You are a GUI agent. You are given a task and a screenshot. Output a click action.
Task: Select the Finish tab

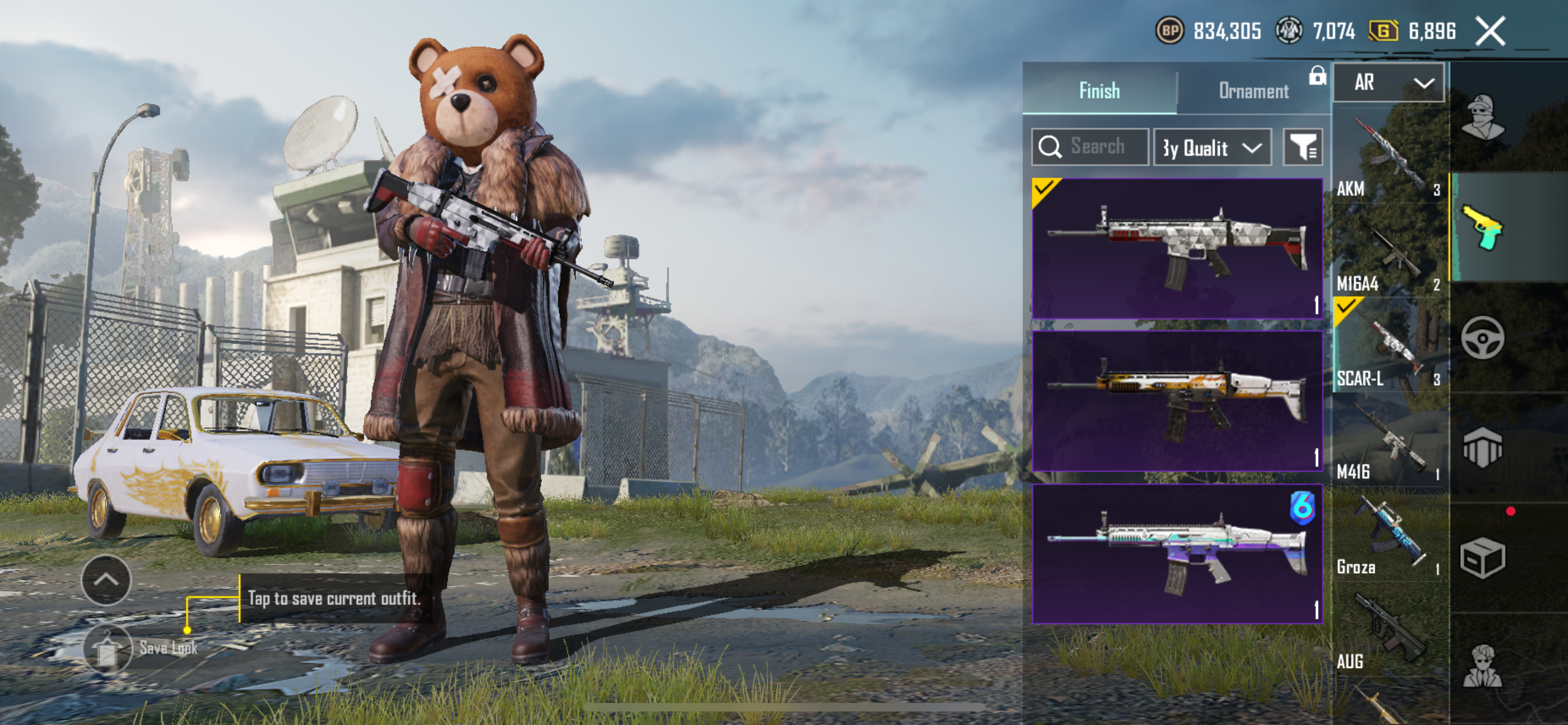[x=1100, y=91]
